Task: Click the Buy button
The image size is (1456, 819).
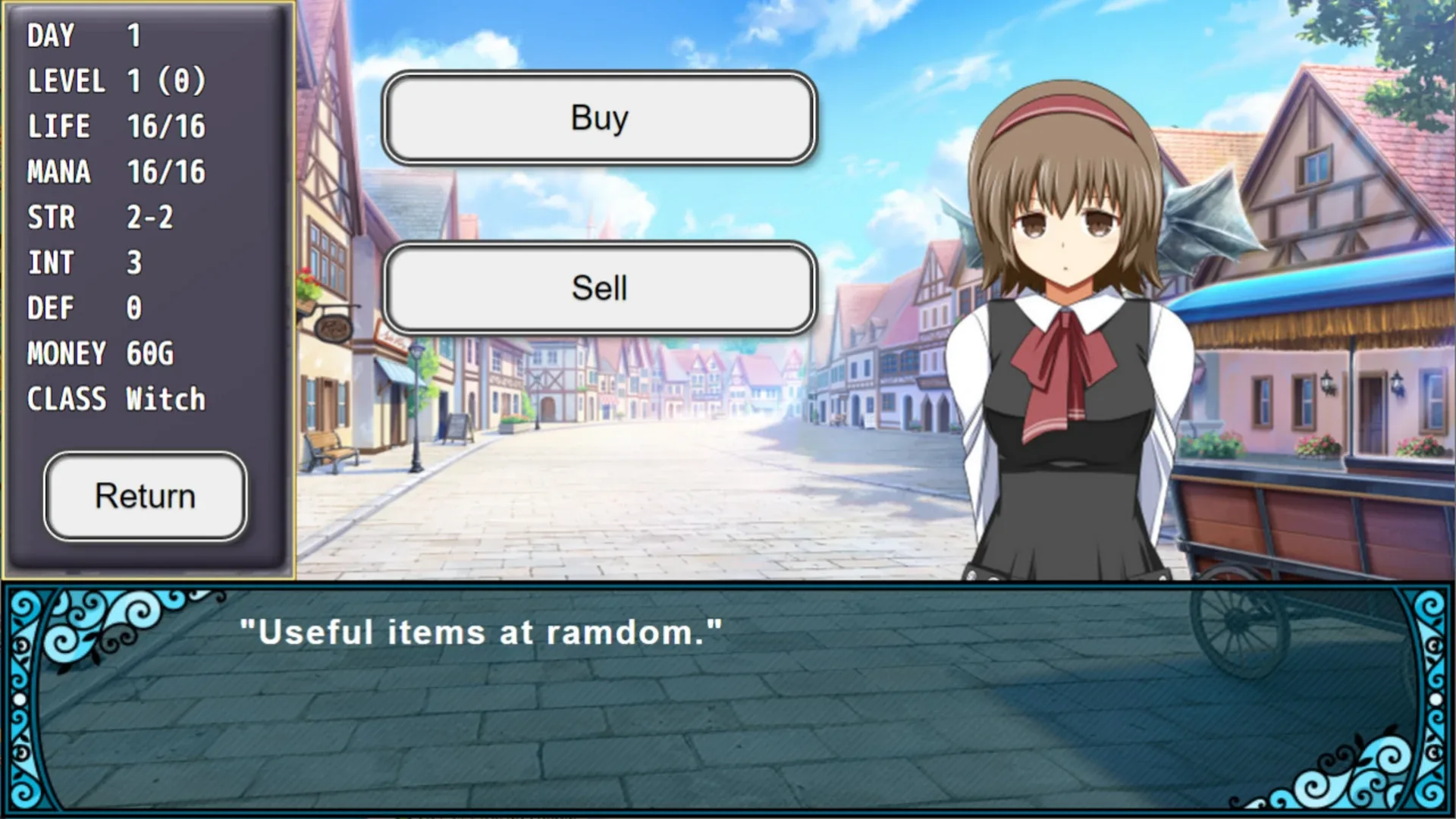Action: [601, 118]
